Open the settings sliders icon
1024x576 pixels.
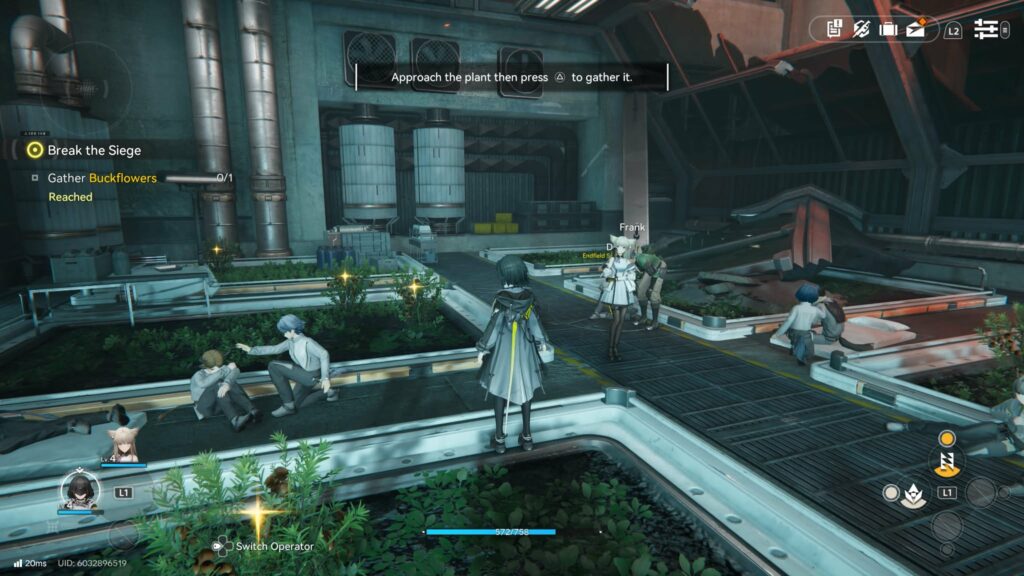(x=986, y=30)
